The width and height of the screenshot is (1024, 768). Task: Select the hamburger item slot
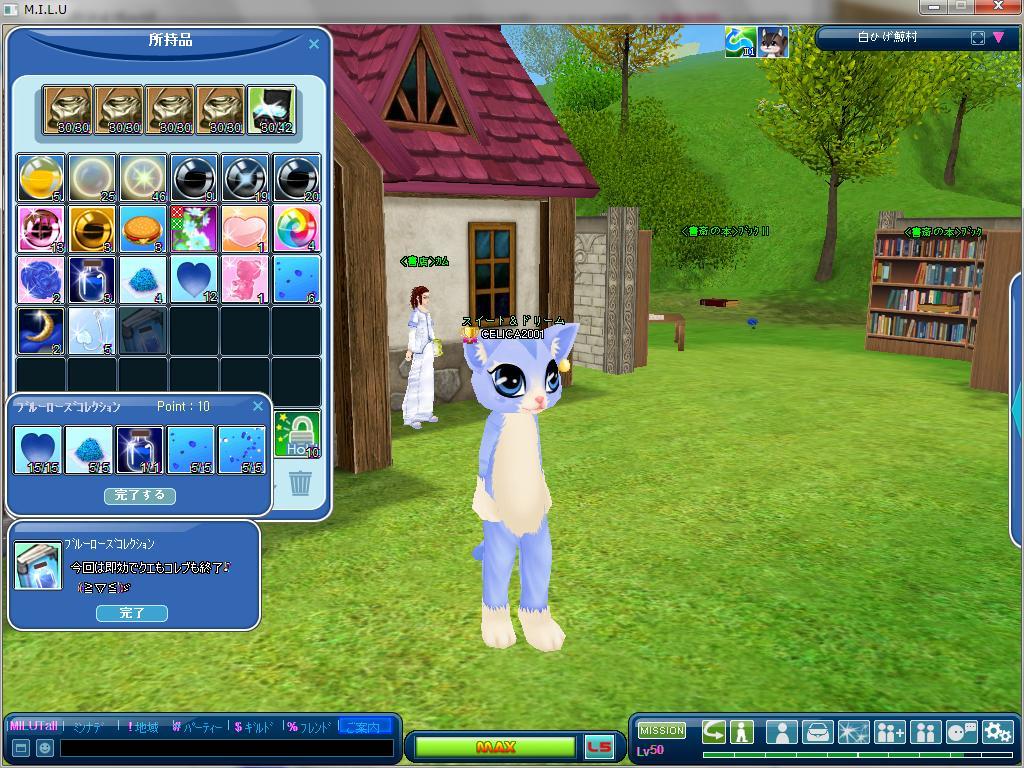pos(143,229)
